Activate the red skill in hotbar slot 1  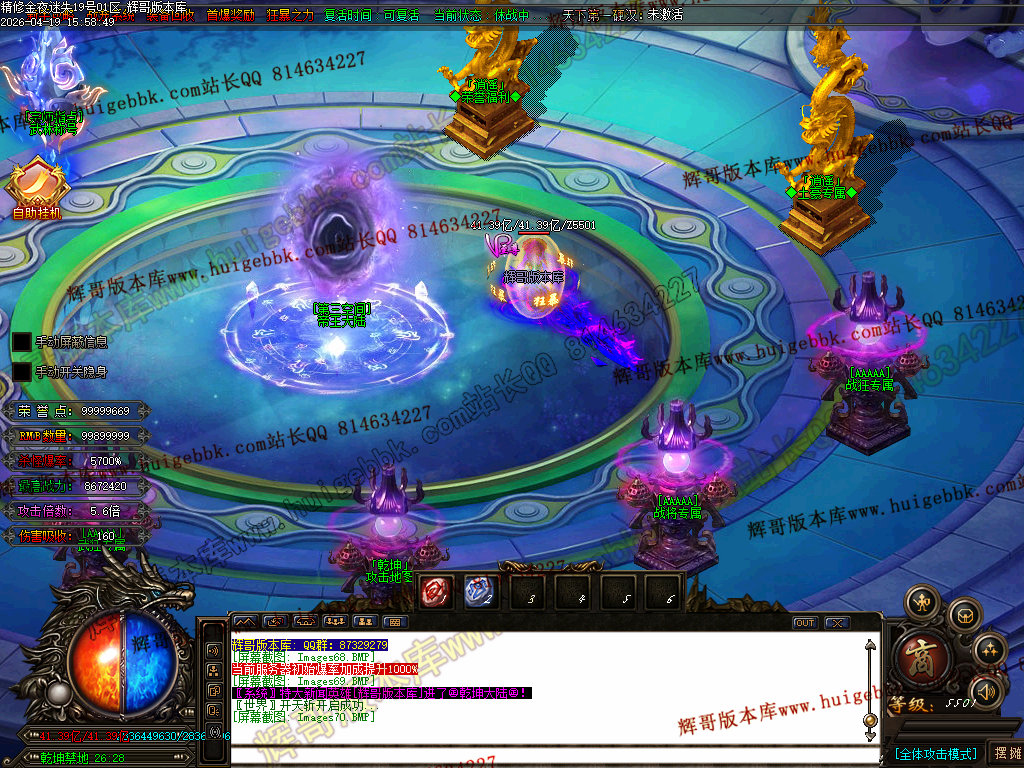435,592
